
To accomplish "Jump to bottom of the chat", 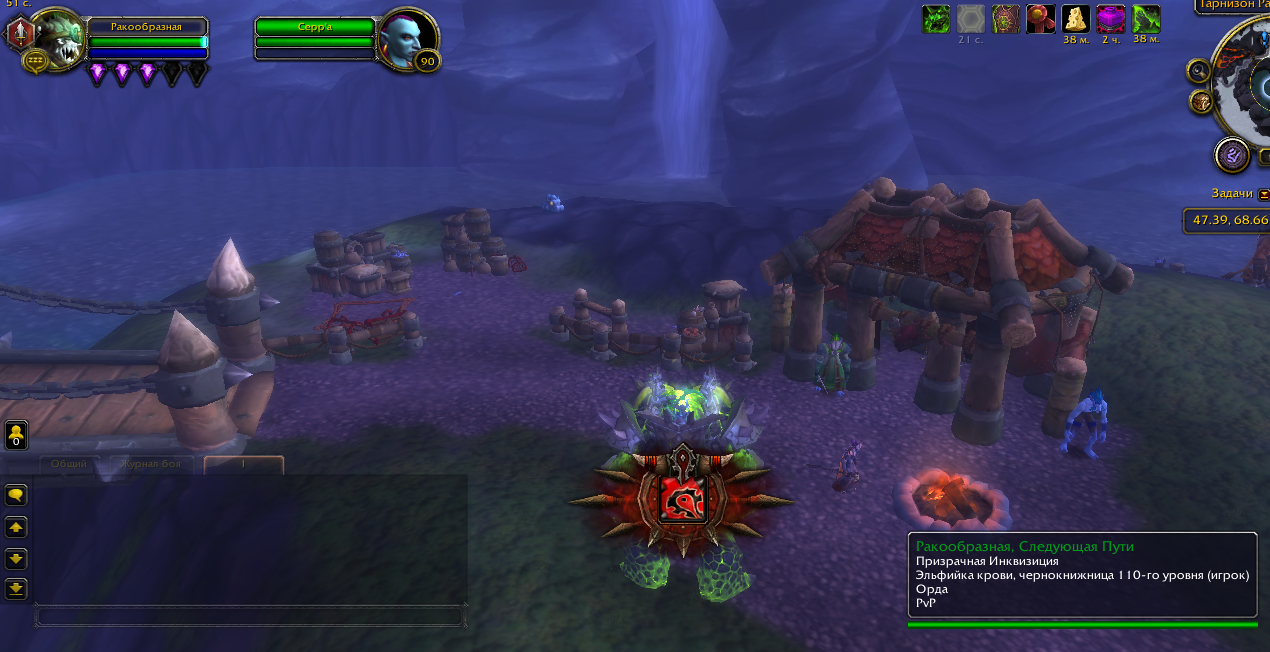I will 16,588.
